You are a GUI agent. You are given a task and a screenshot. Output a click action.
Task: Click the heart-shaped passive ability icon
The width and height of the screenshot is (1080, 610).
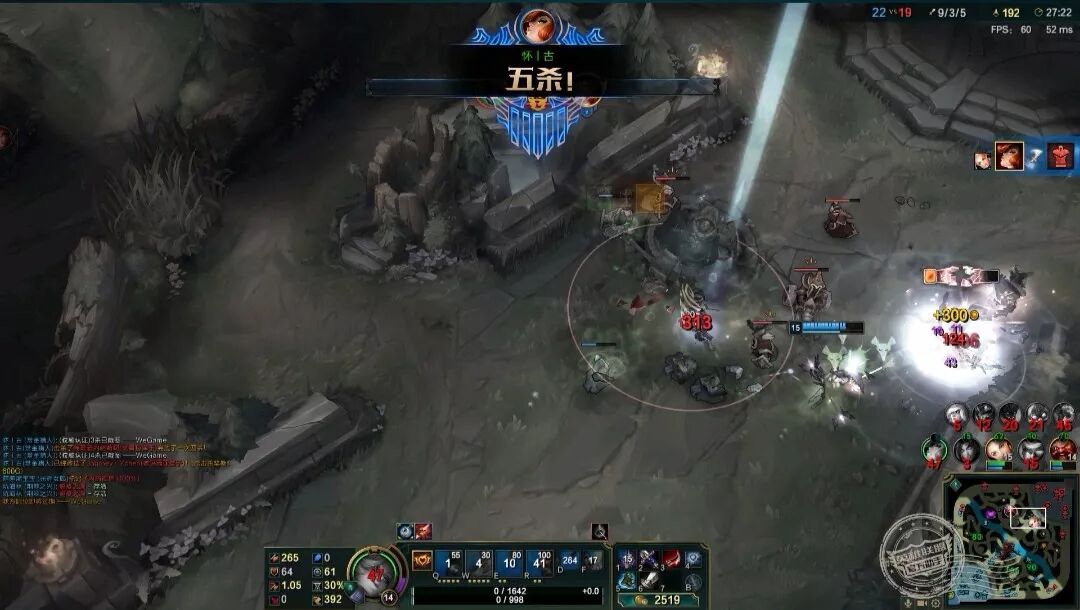(x=421, y=560)
